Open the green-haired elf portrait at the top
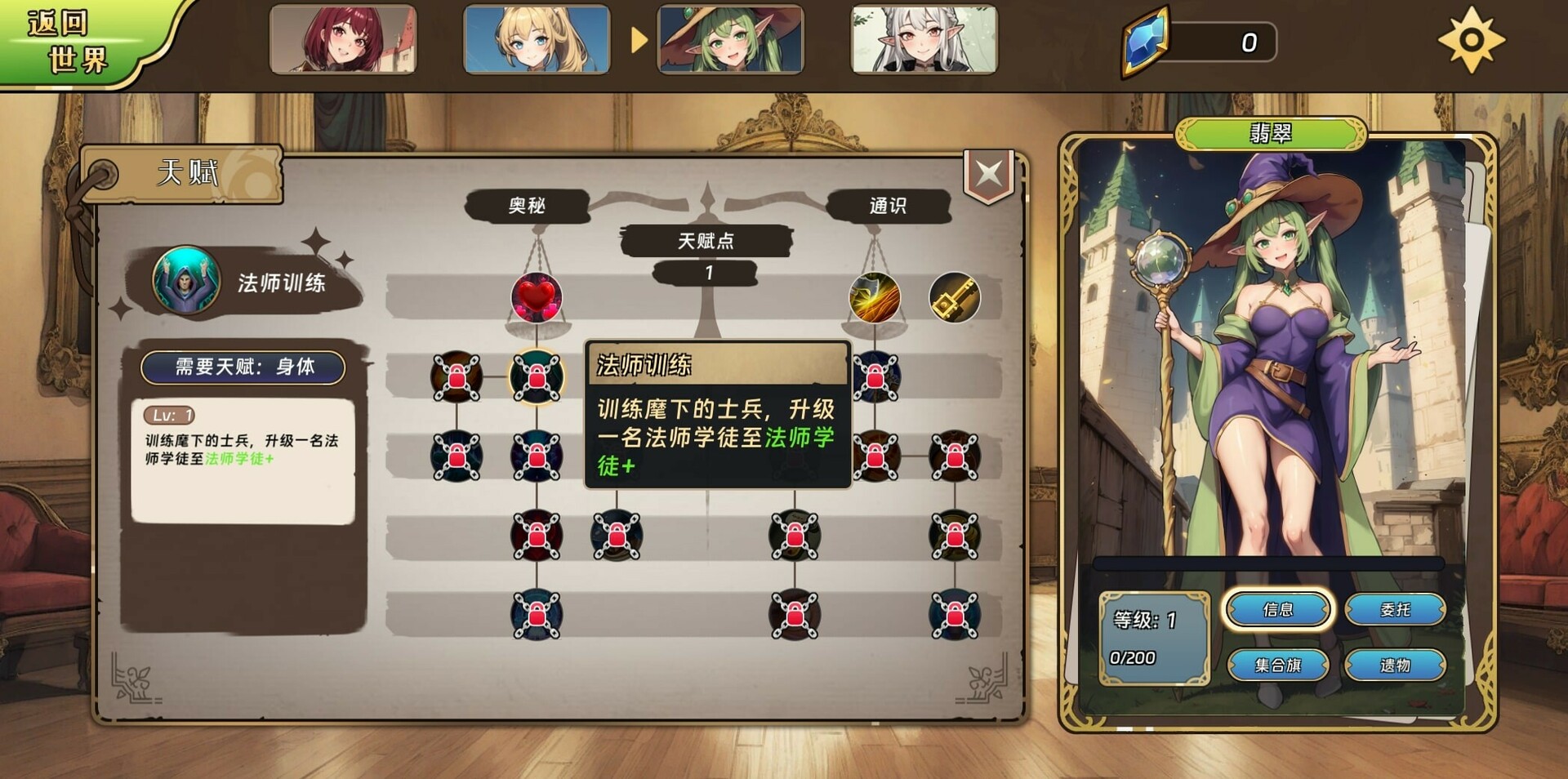 pyautogui.click(x=728, y=41)
